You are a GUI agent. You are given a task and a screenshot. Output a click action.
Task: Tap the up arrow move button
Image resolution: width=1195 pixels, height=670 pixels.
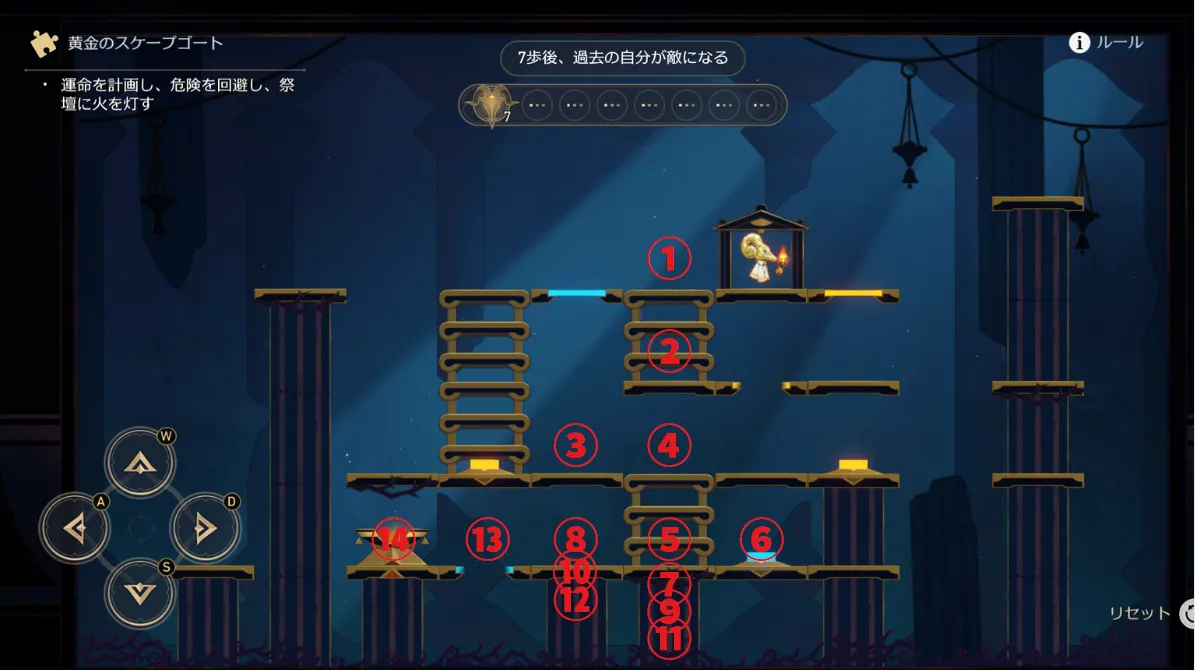click(140, 462)
